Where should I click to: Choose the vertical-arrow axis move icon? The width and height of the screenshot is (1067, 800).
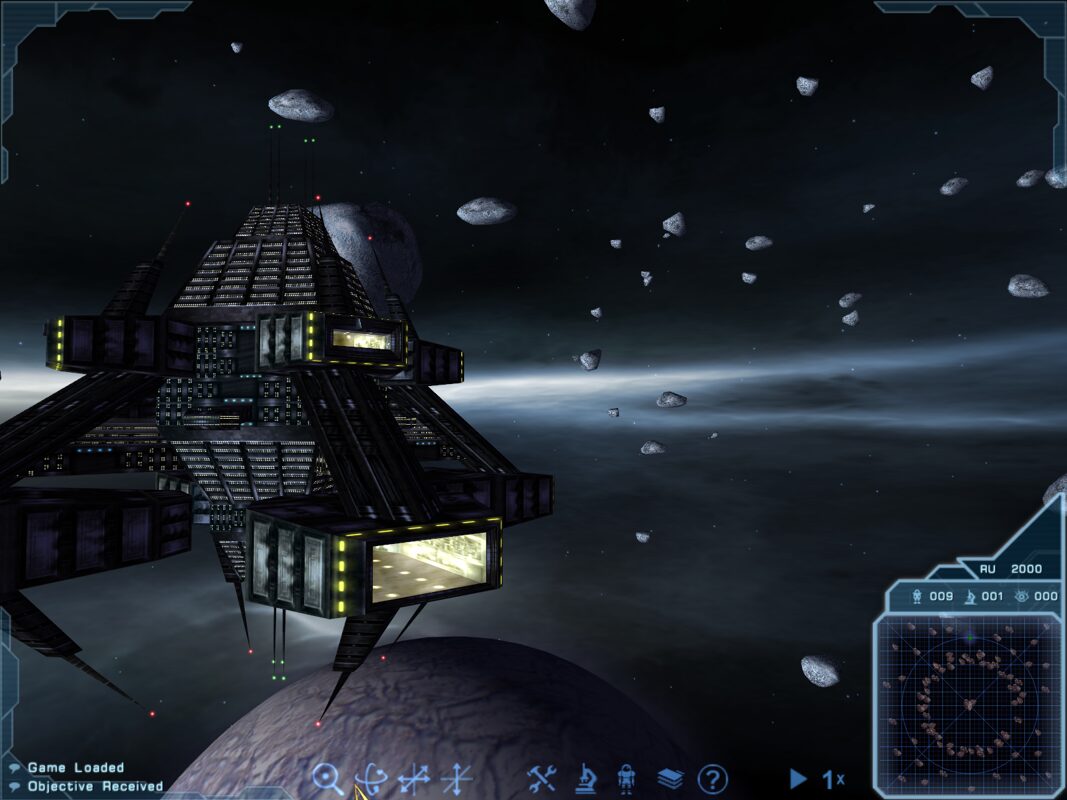click(x=456, y=778)
